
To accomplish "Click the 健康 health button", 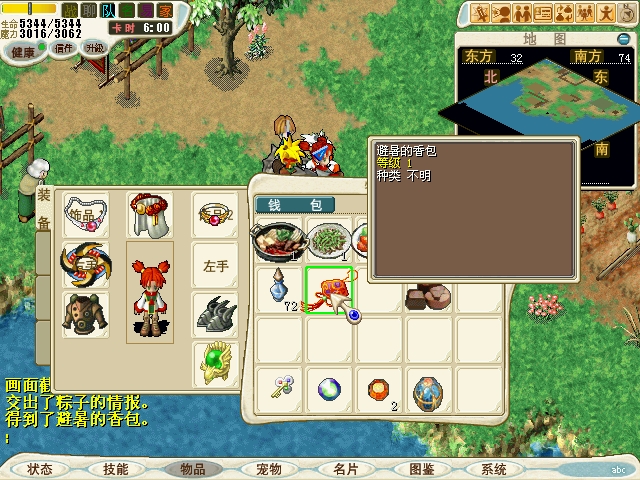I will (x=22, y=50).
